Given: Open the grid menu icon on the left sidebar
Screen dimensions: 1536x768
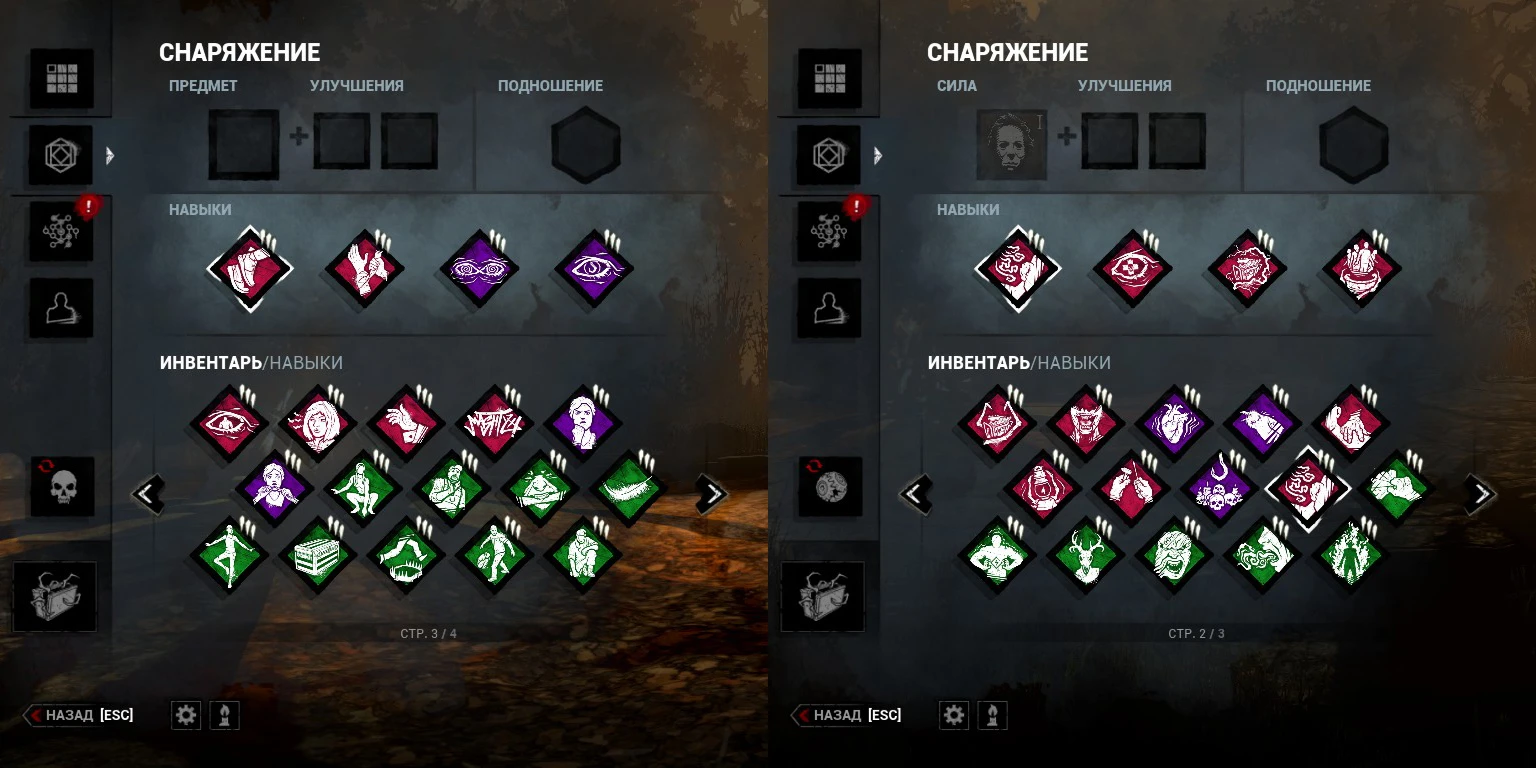Looking at the screenshot, I should click(62, 78).
